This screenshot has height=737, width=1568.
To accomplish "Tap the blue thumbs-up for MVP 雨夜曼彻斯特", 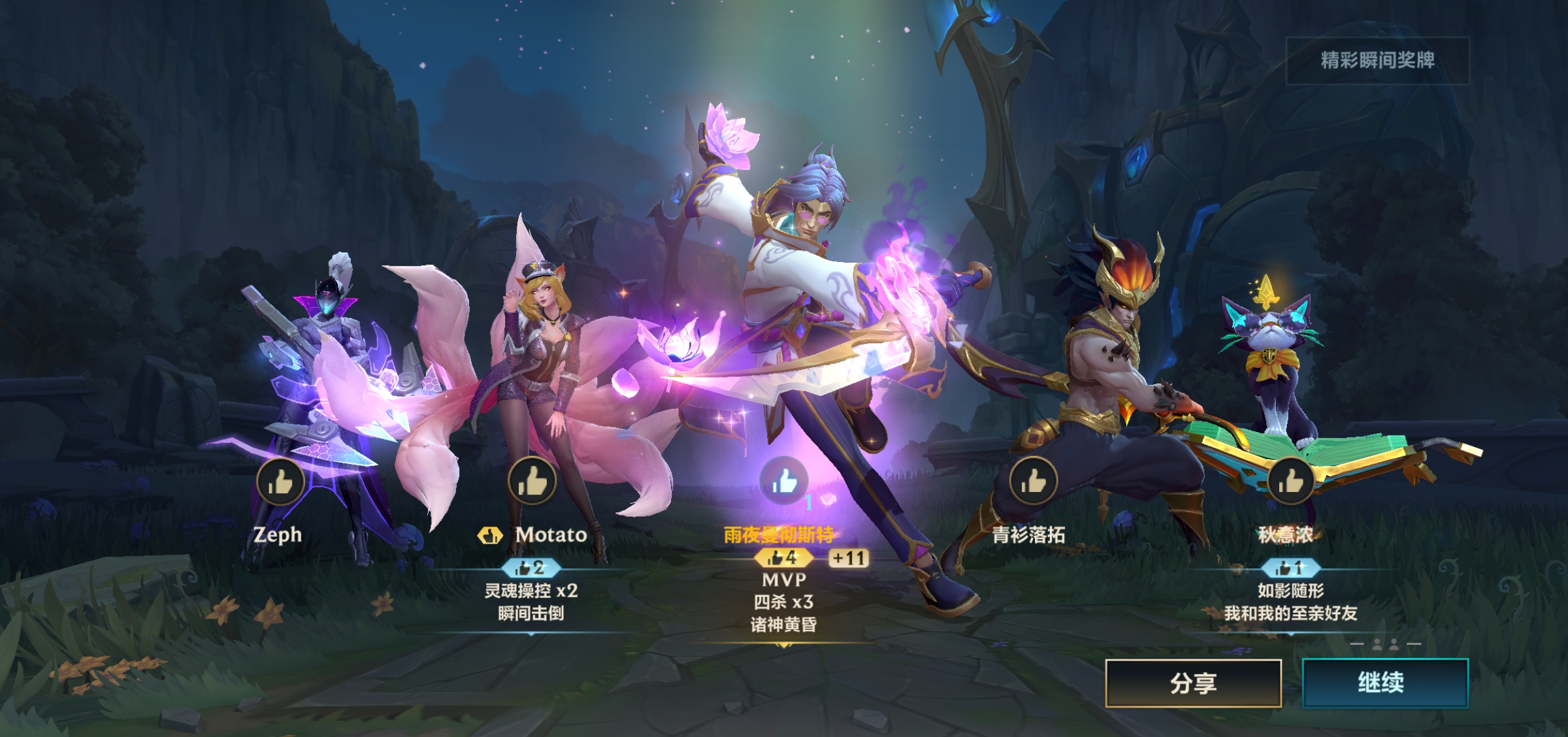I will [x=784, y=481].
